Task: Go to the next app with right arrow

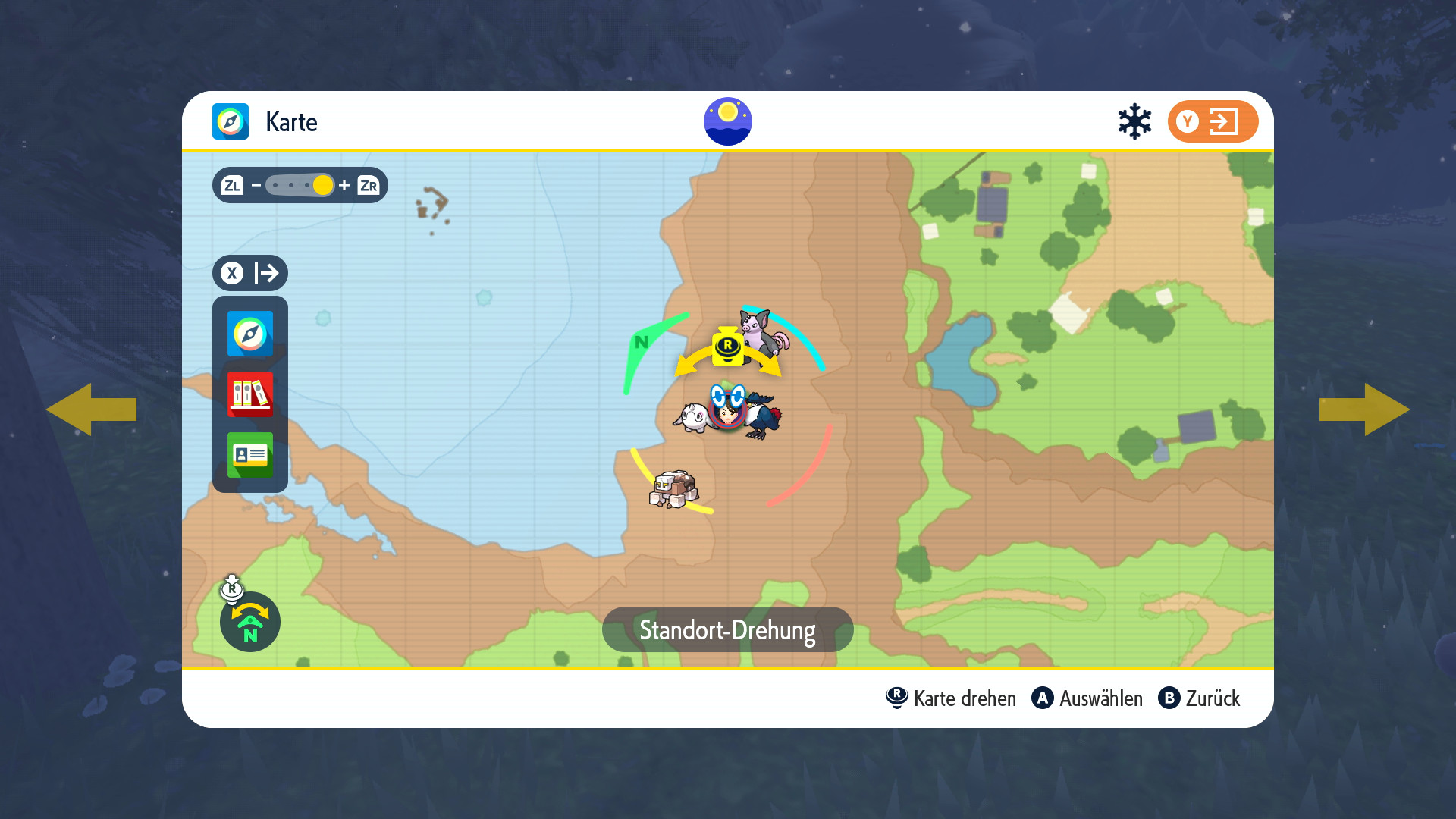Action: coord(1364,409)
